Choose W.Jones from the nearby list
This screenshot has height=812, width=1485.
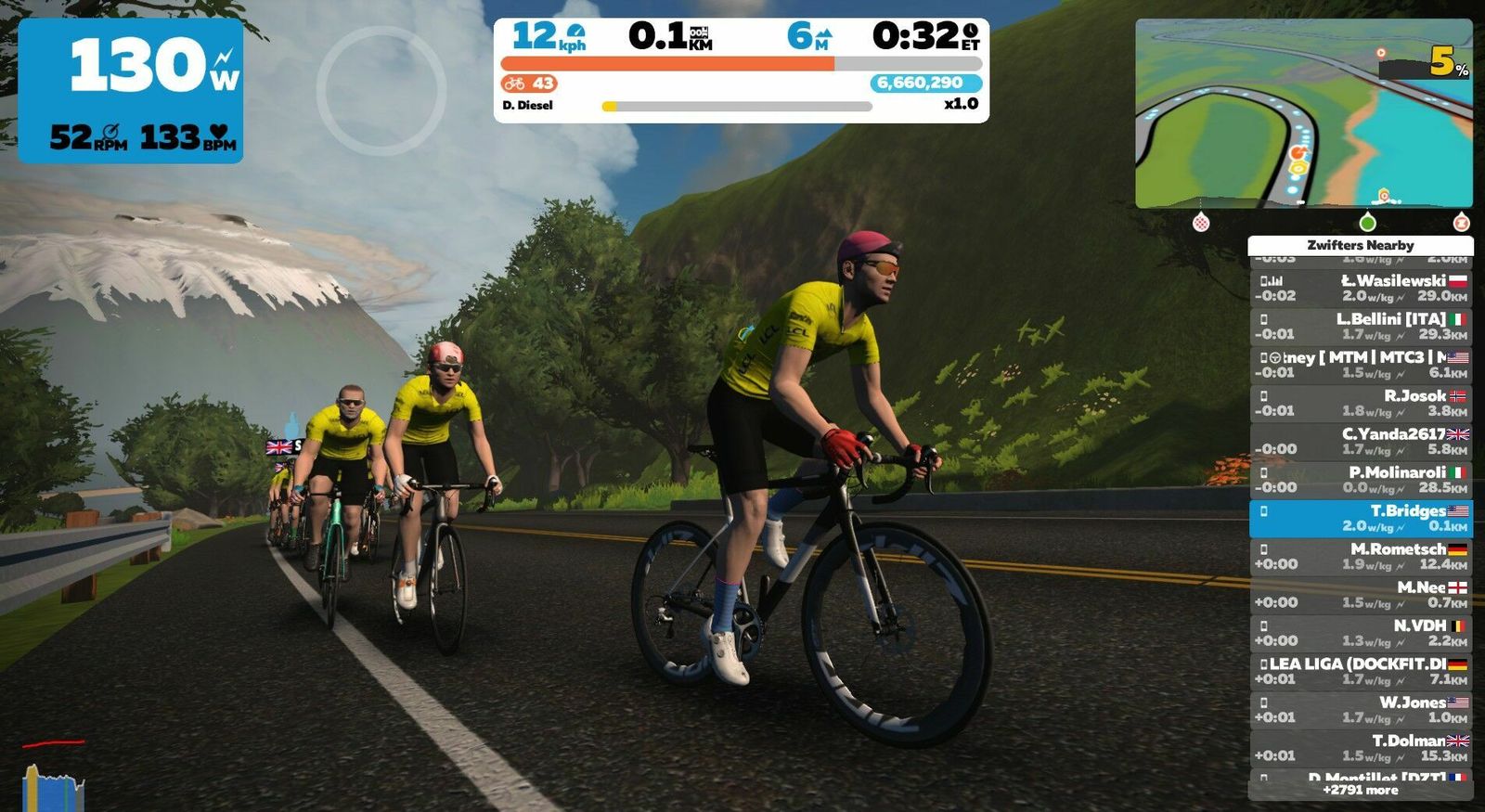1361,710
